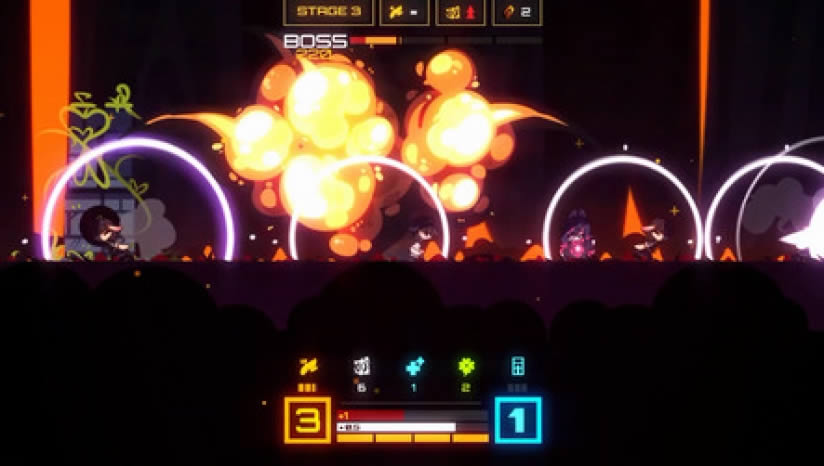Click the top panel with red arrow
Viewport: 824px width, 466px height.
[x=461, y=12]
